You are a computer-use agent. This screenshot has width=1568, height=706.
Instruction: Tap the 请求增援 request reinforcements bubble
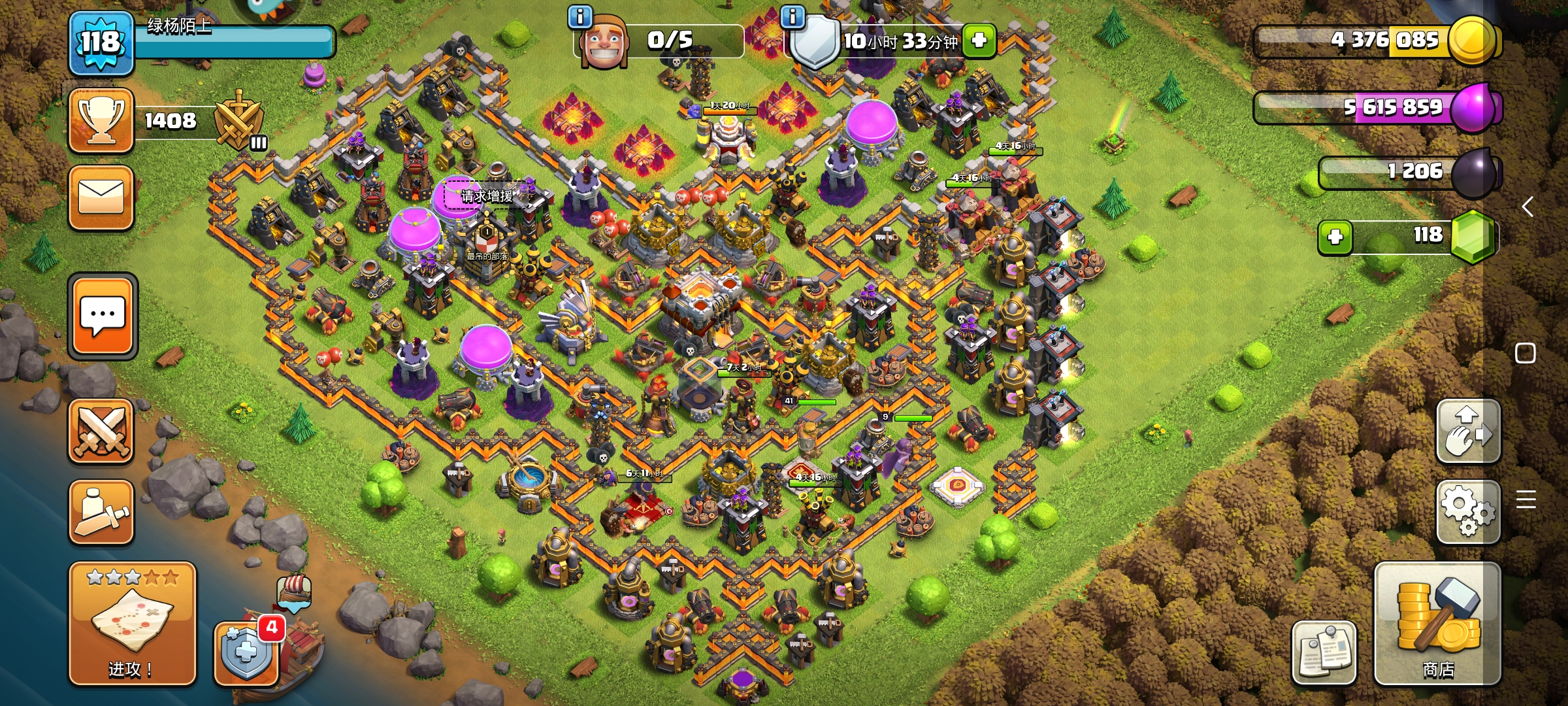[487, 195]
